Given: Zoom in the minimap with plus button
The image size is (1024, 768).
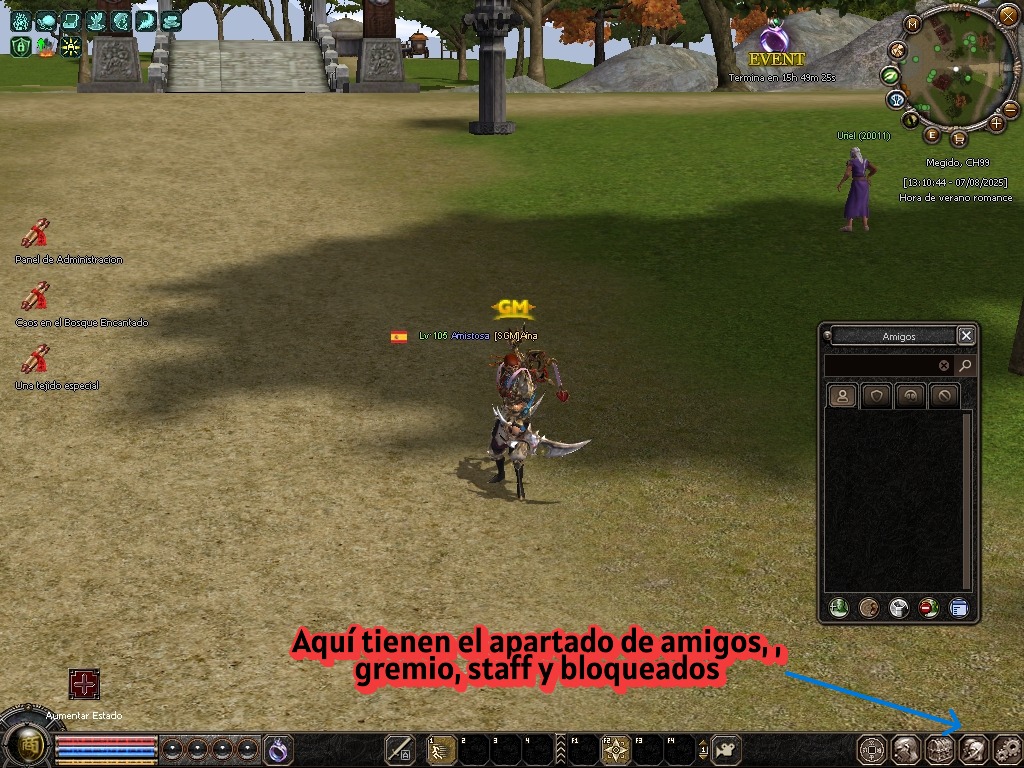Looking at the screenshot, I should coord(996,123).
